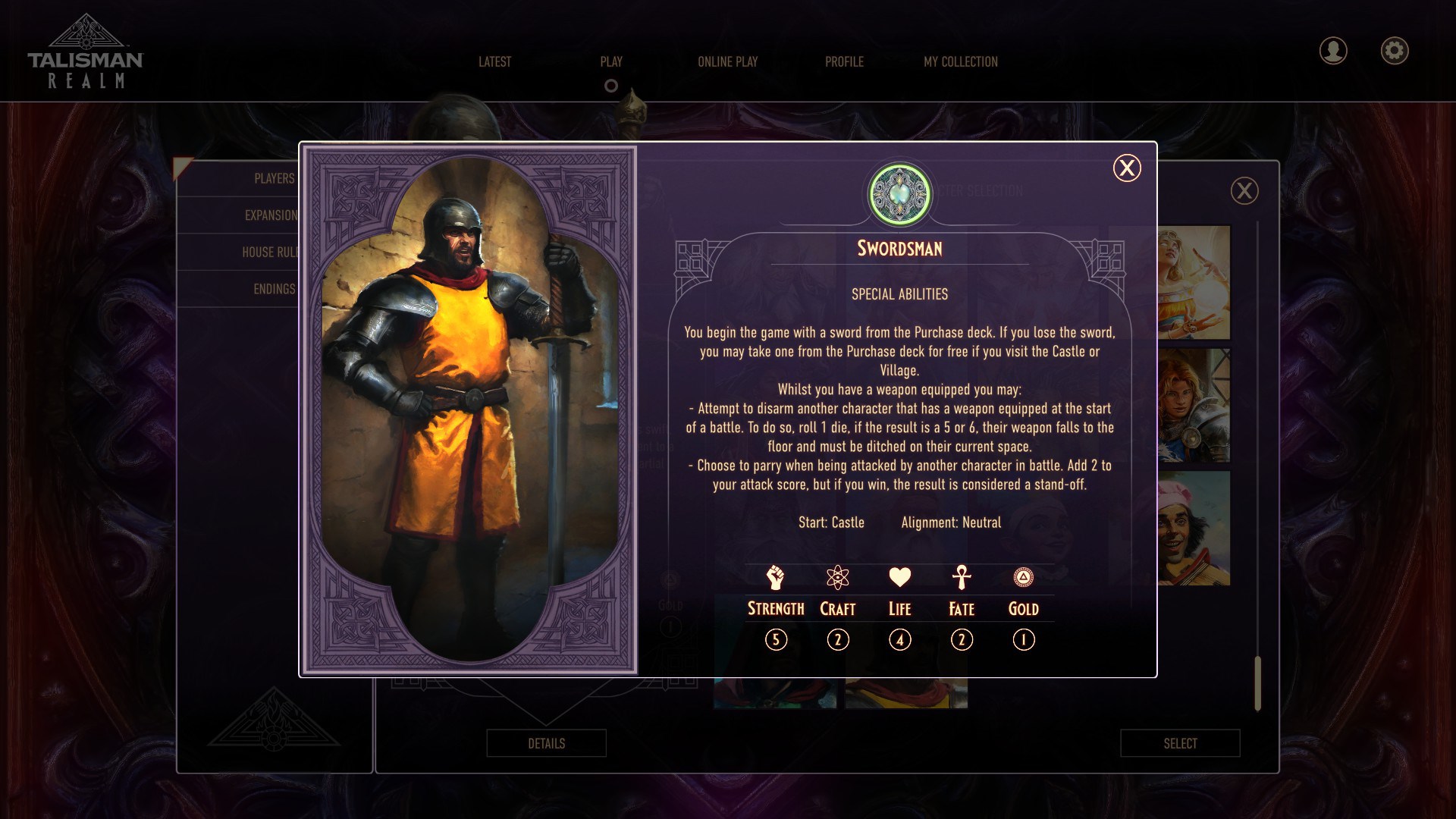Select the Life heart icon
The height and width of the screenshot is (819, 1456).
point(899,579)
